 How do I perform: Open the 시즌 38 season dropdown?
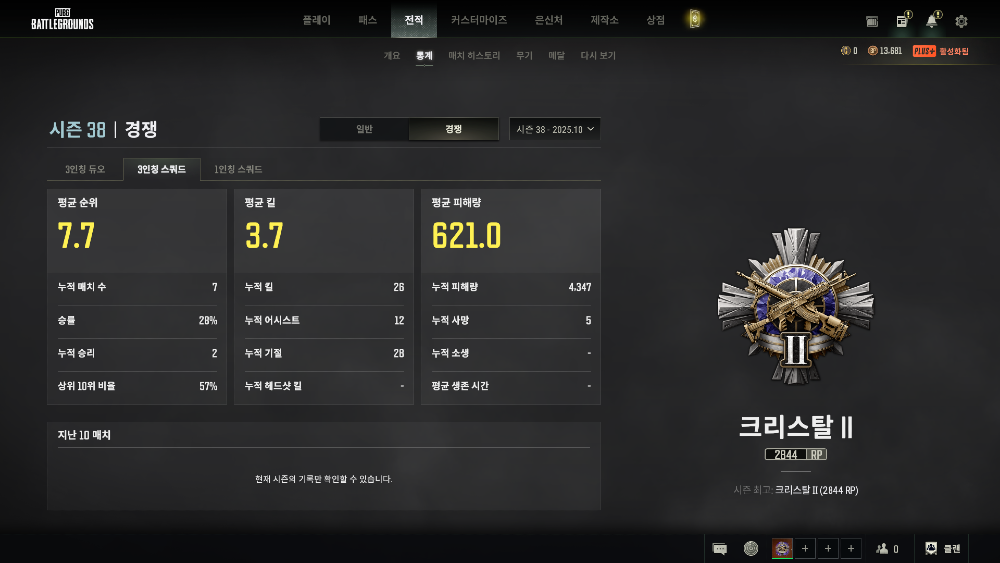555,129
